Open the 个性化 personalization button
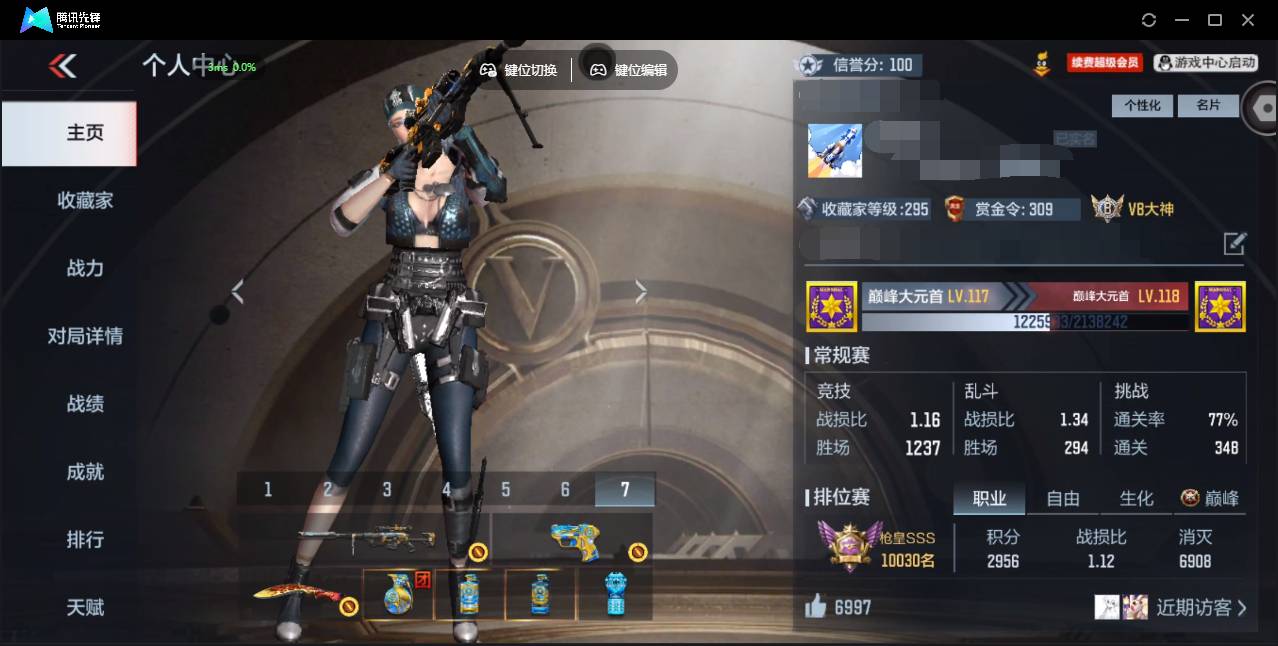Viewport: 1278px width, 646px height. pos(1142,105)
